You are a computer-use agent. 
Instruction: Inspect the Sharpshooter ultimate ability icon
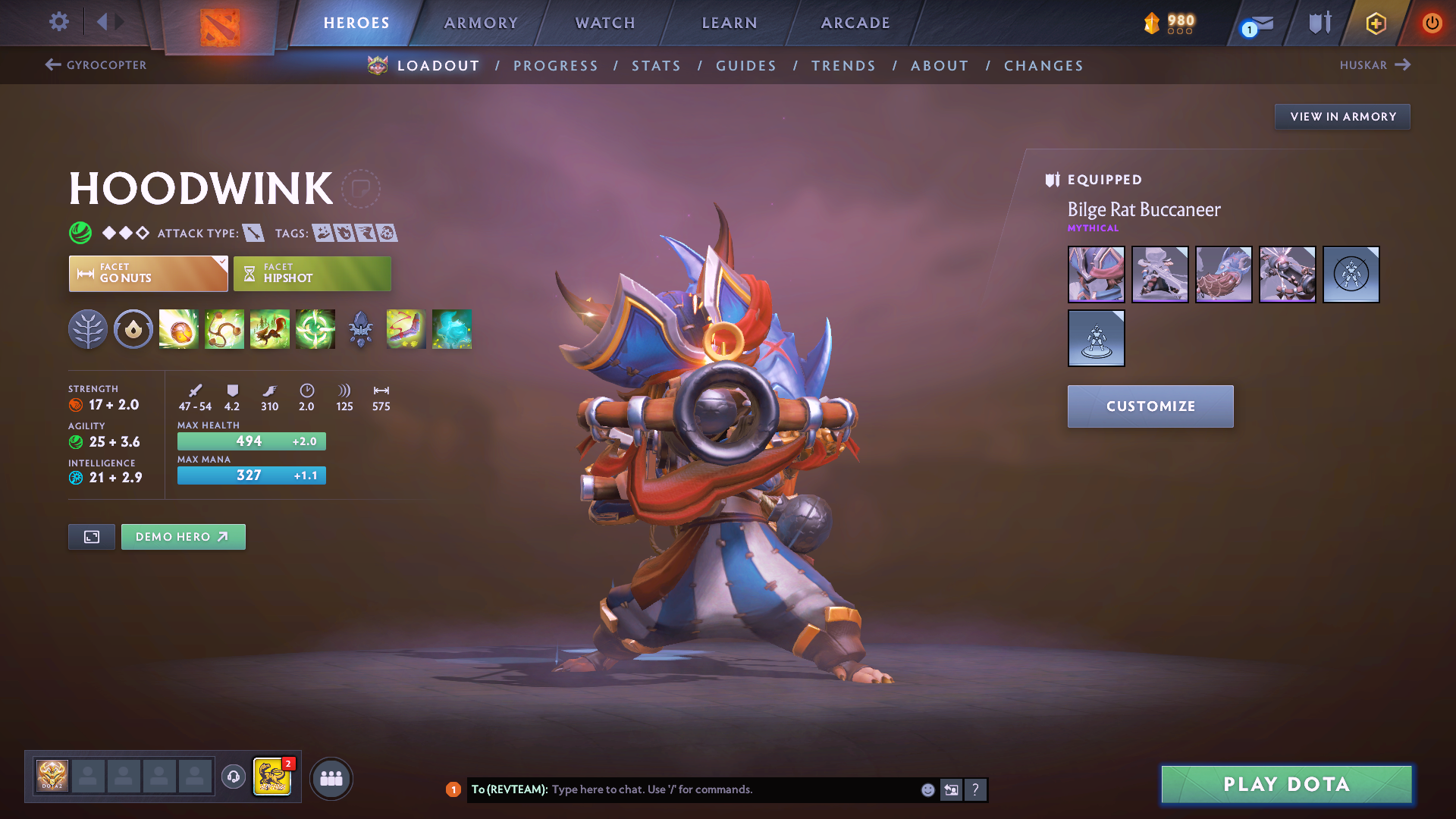coord(315,329)
